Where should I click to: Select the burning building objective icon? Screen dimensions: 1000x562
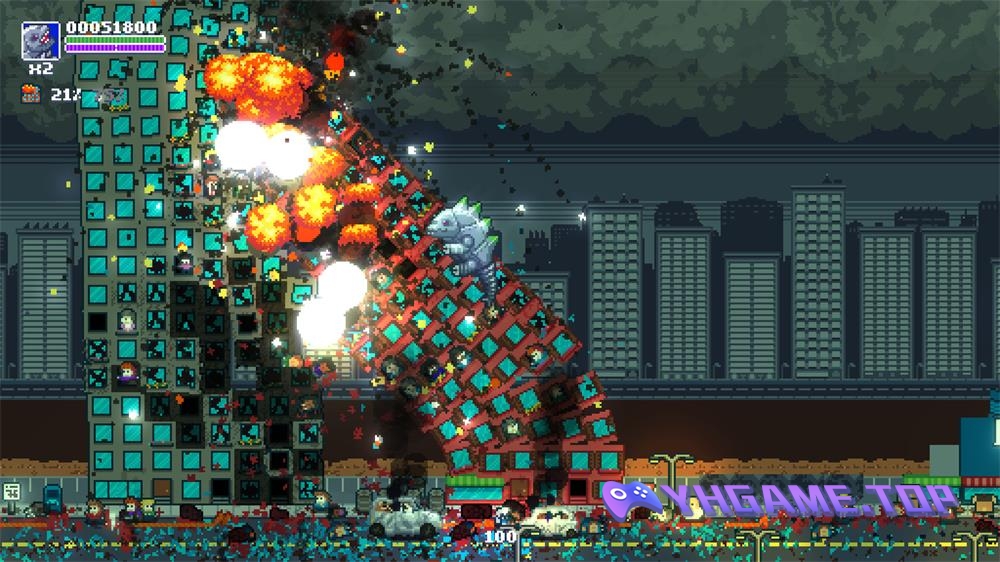click(x=32, y=95)
